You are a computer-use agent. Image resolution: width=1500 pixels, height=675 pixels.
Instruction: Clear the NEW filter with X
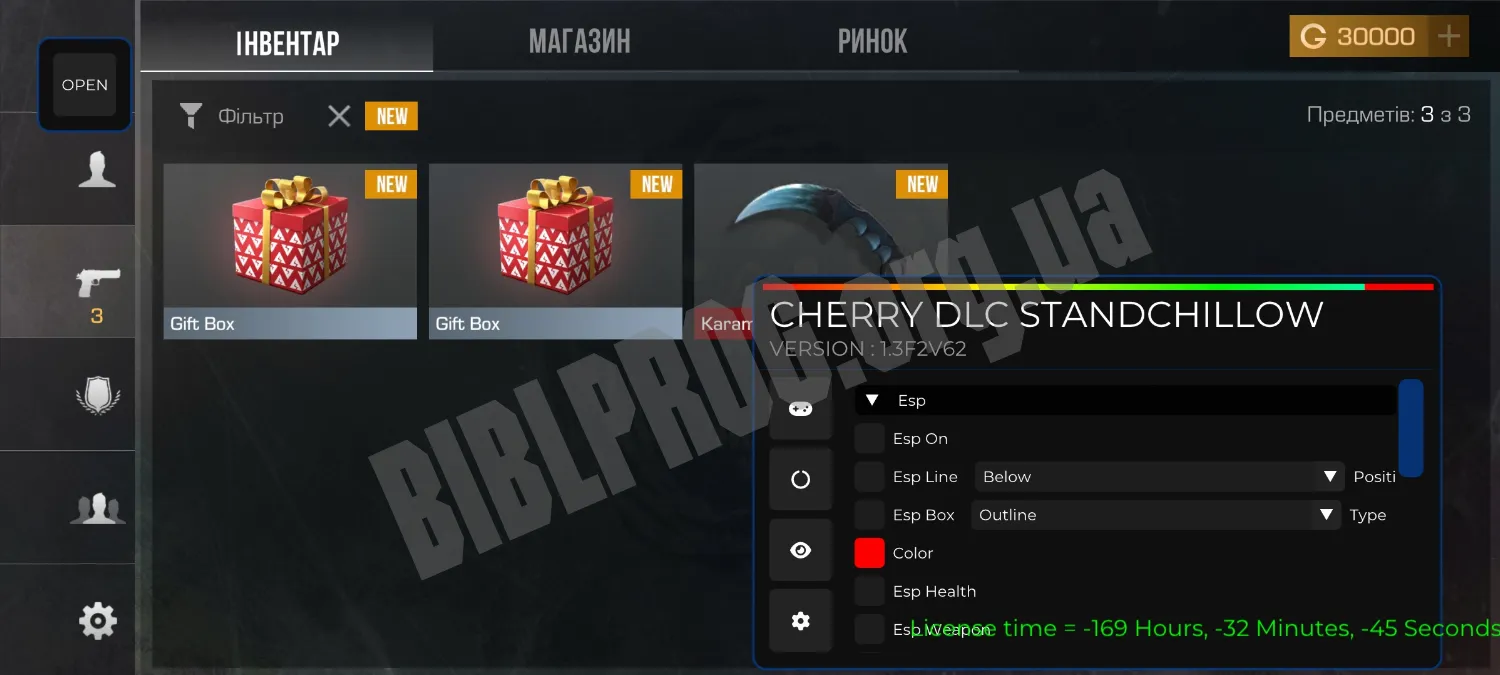pos(339,117)
